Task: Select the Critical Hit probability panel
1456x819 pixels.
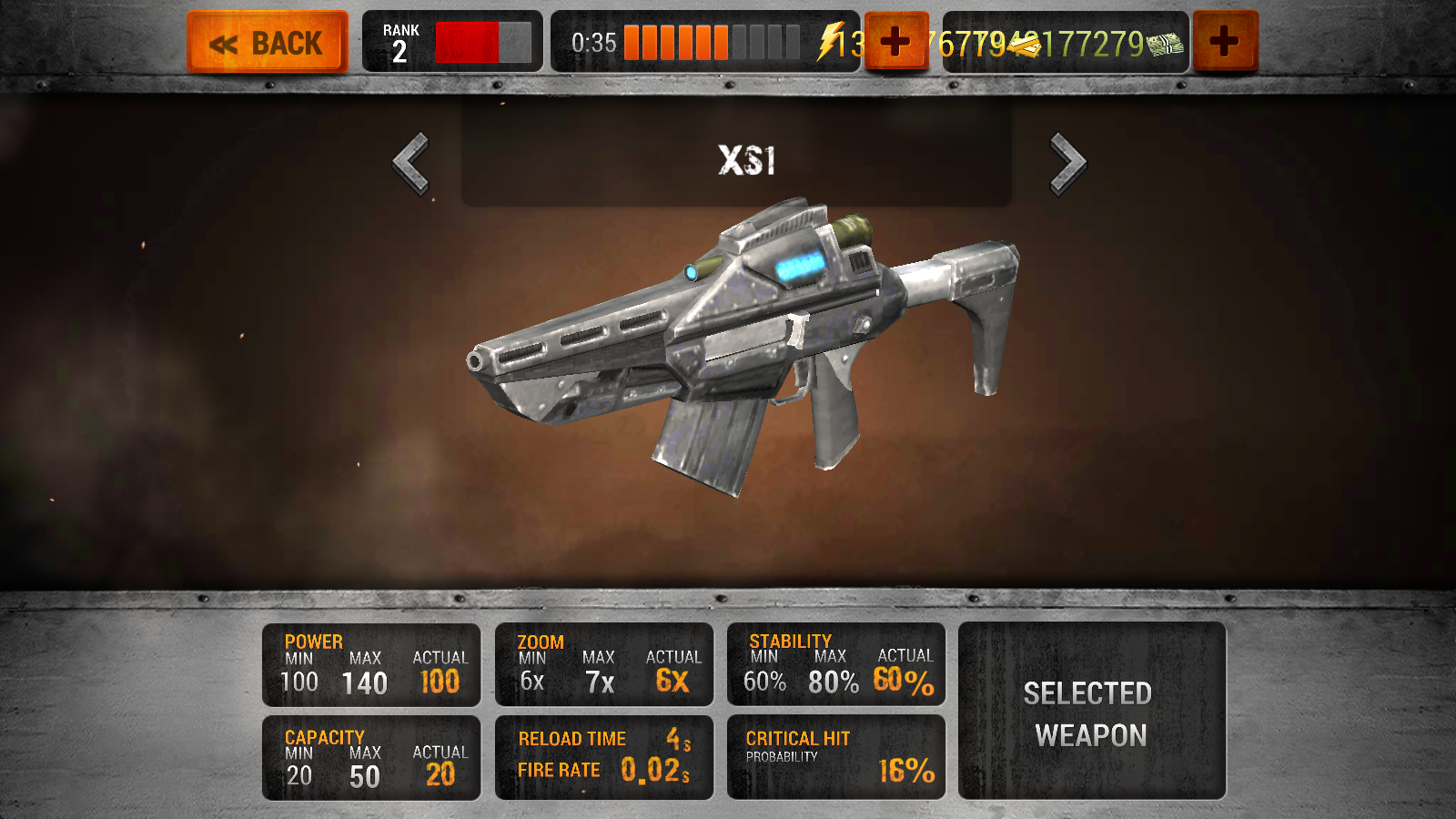Action: coord(836,758)
